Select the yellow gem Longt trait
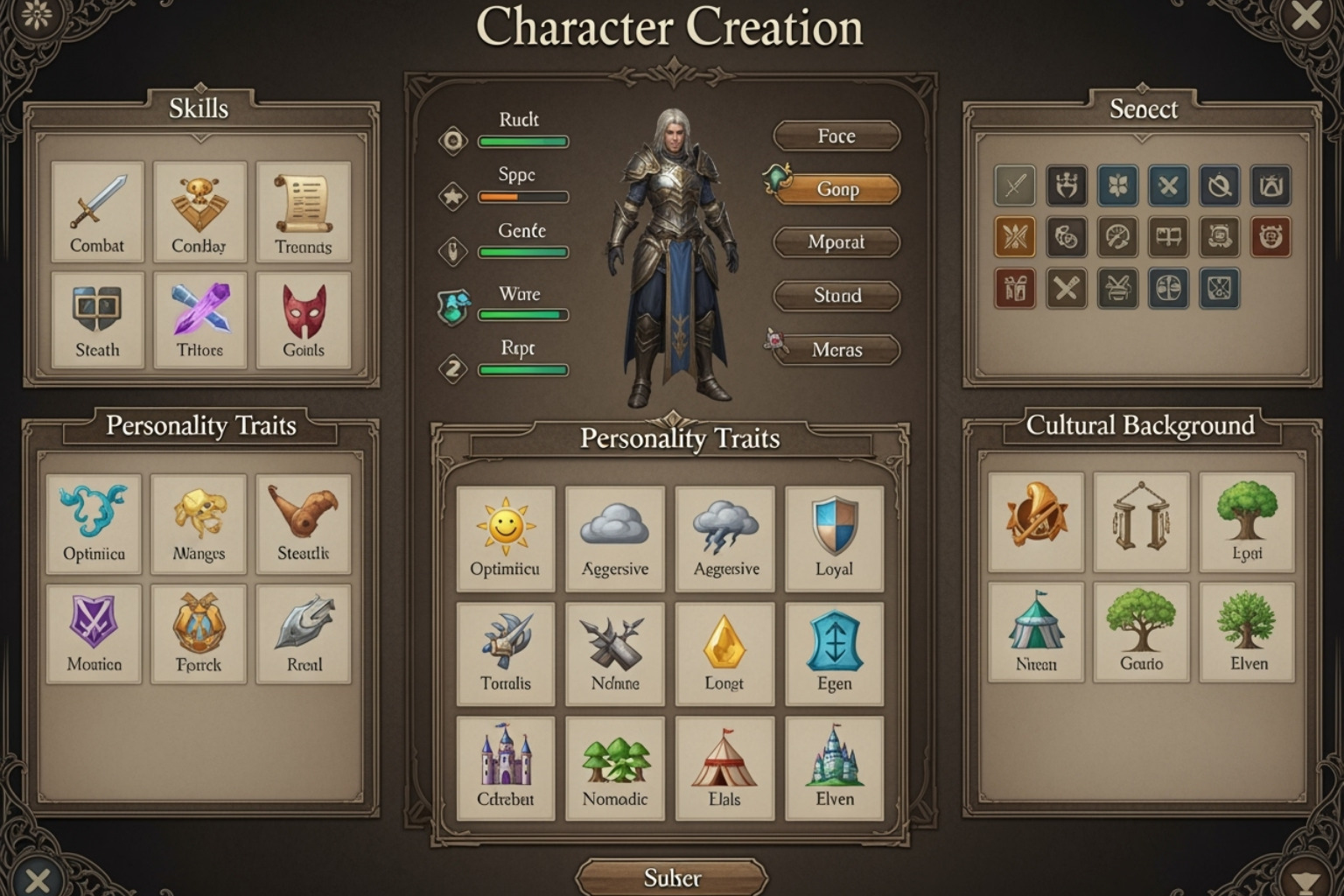The image size is (1344, 896). click(x=724, y=653)
